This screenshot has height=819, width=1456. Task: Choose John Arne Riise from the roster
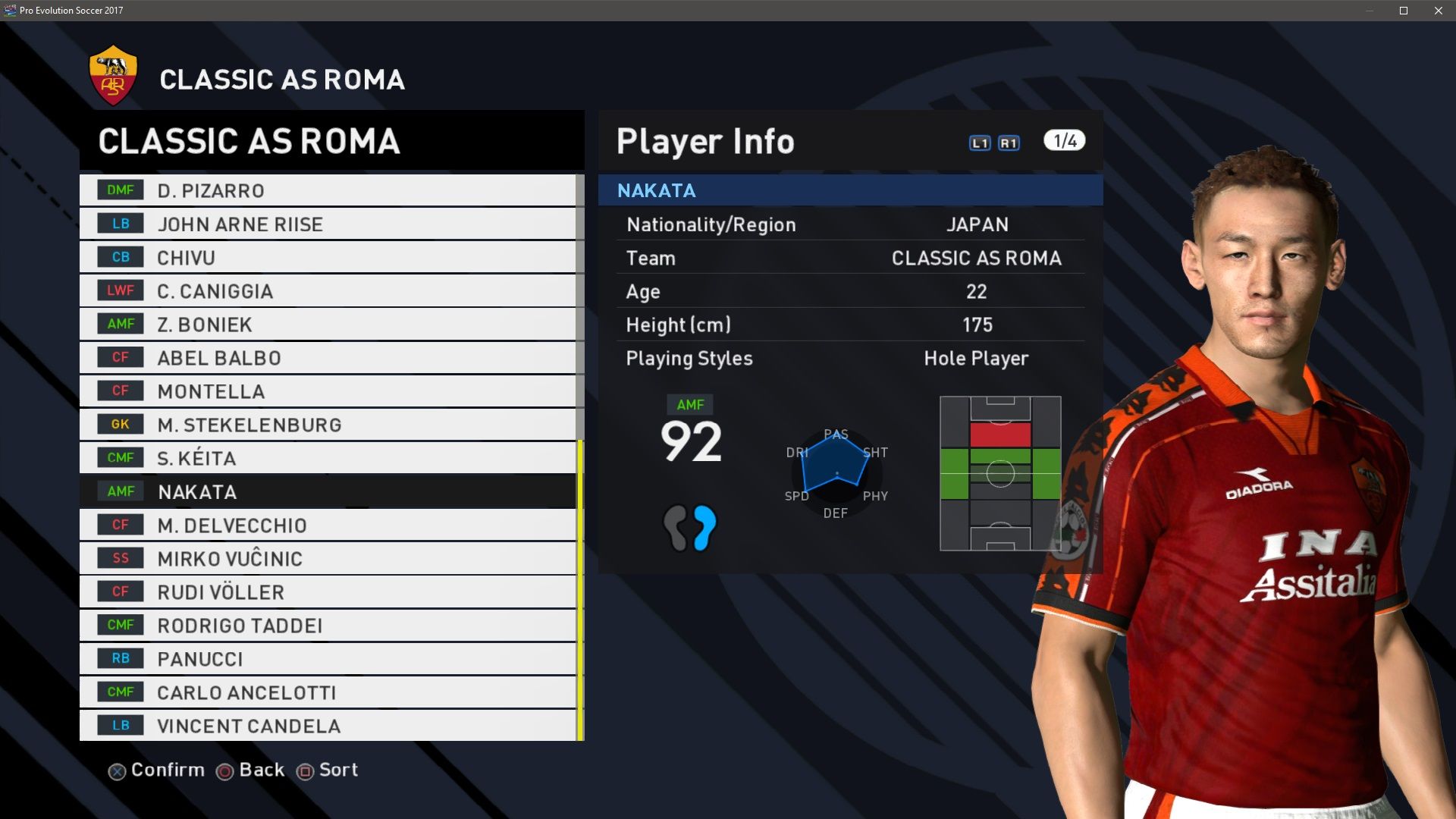[x=328, y=224]
